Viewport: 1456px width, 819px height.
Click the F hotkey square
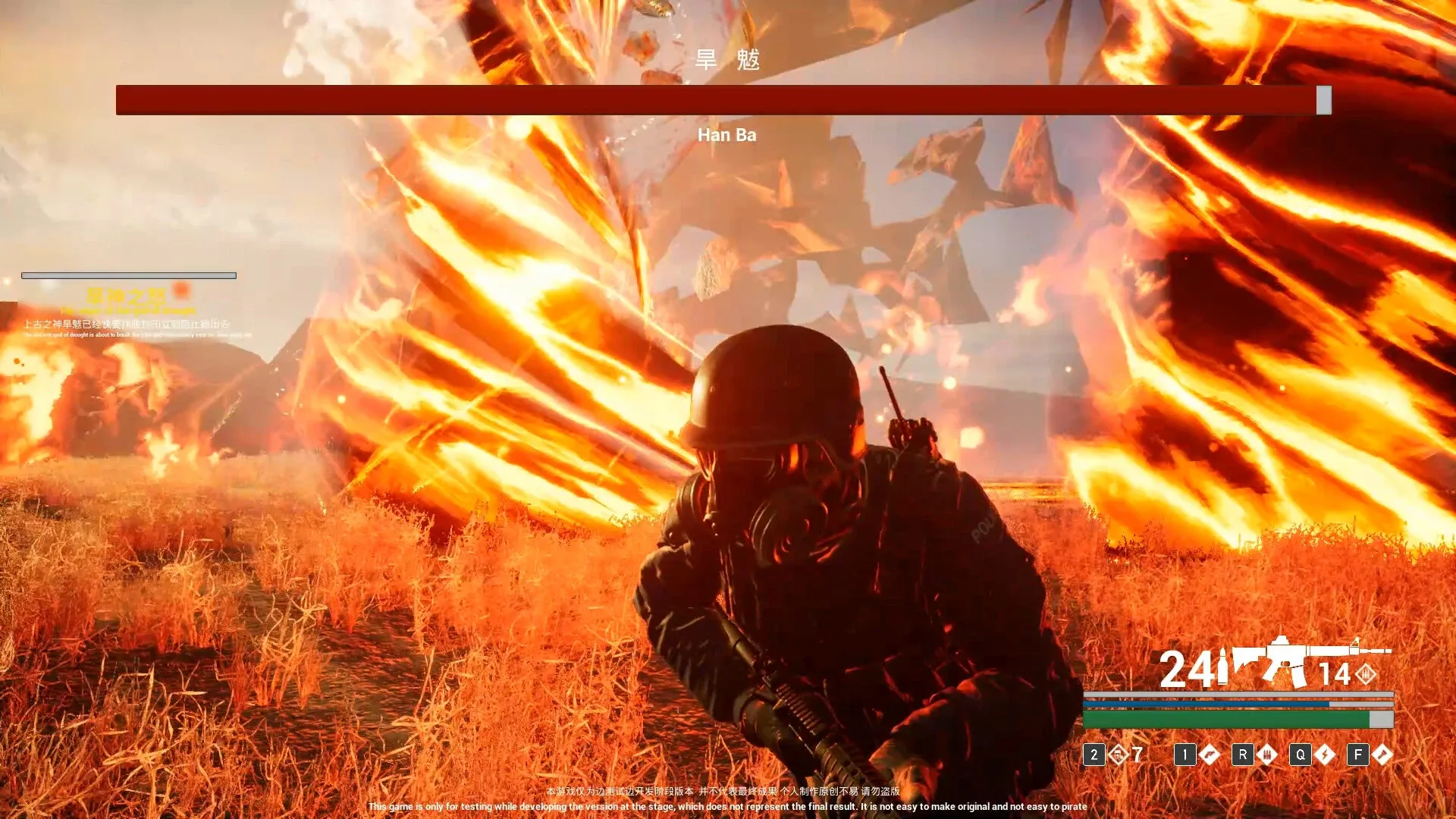[x=1357, y=755]
